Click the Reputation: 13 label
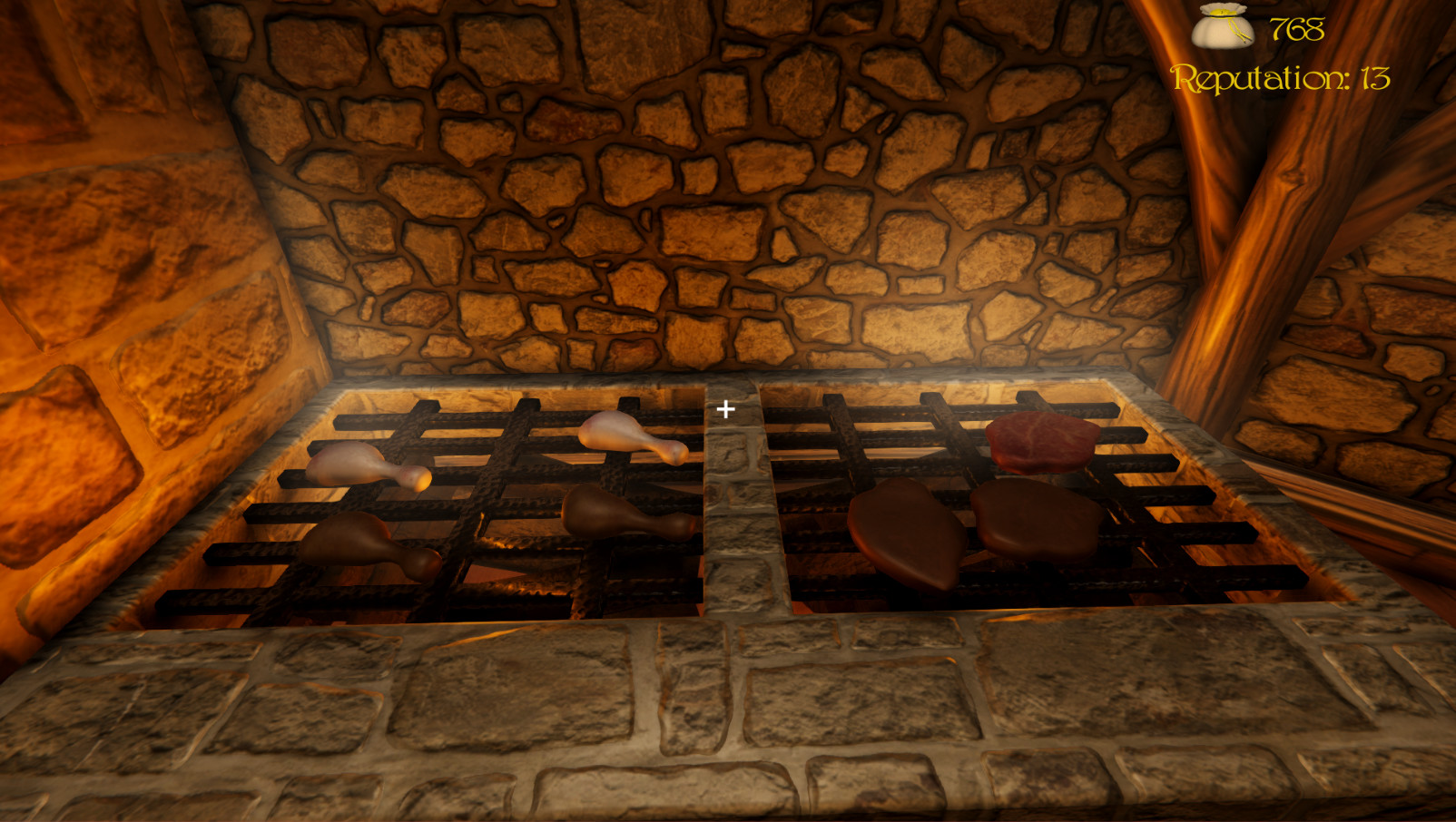 pos(1280,77)
